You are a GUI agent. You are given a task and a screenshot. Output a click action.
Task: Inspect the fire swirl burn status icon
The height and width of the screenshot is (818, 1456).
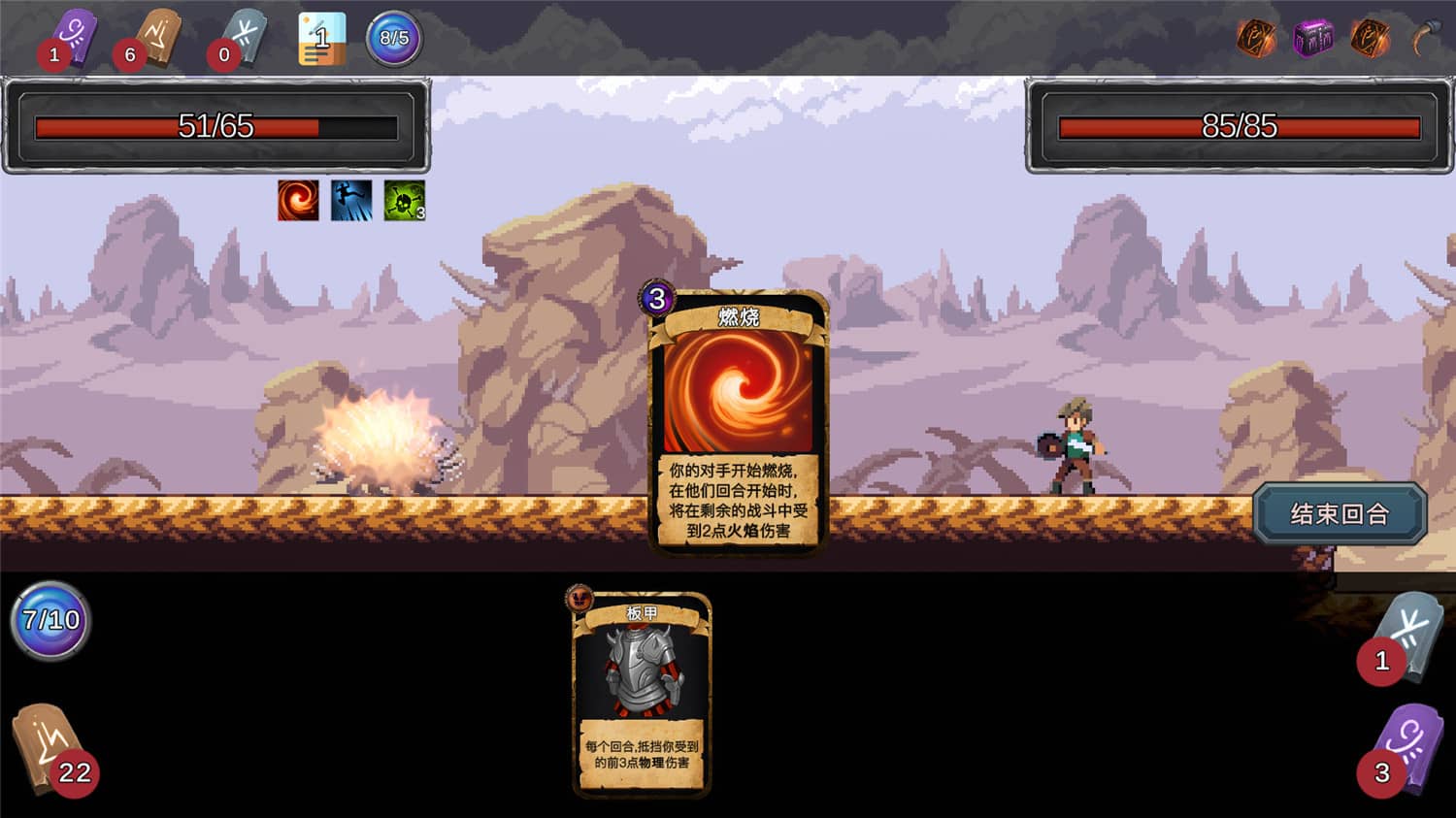[x=298, y=200]
